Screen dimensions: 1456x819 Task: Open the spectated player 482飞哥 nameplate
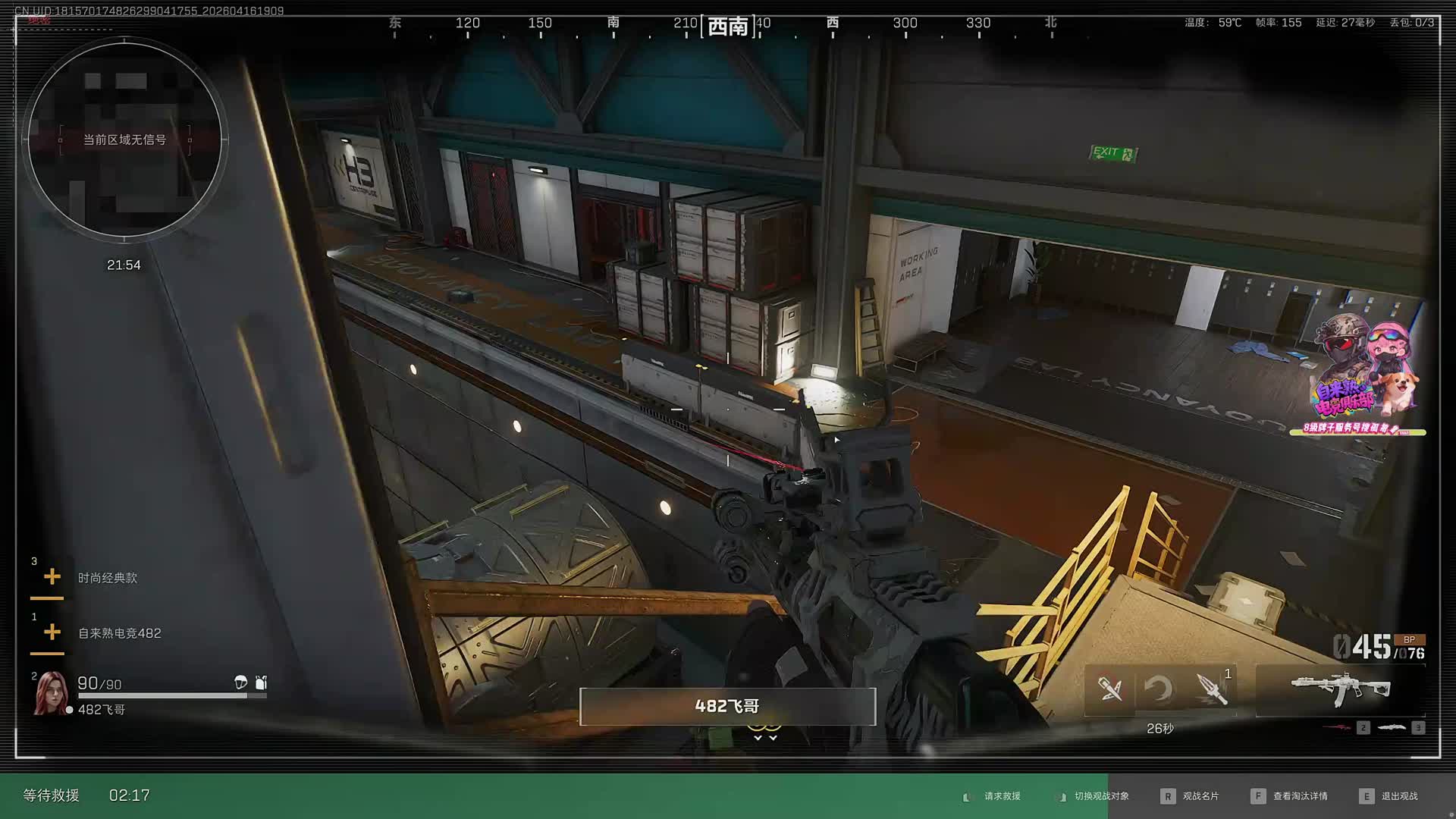coord(727,707)
